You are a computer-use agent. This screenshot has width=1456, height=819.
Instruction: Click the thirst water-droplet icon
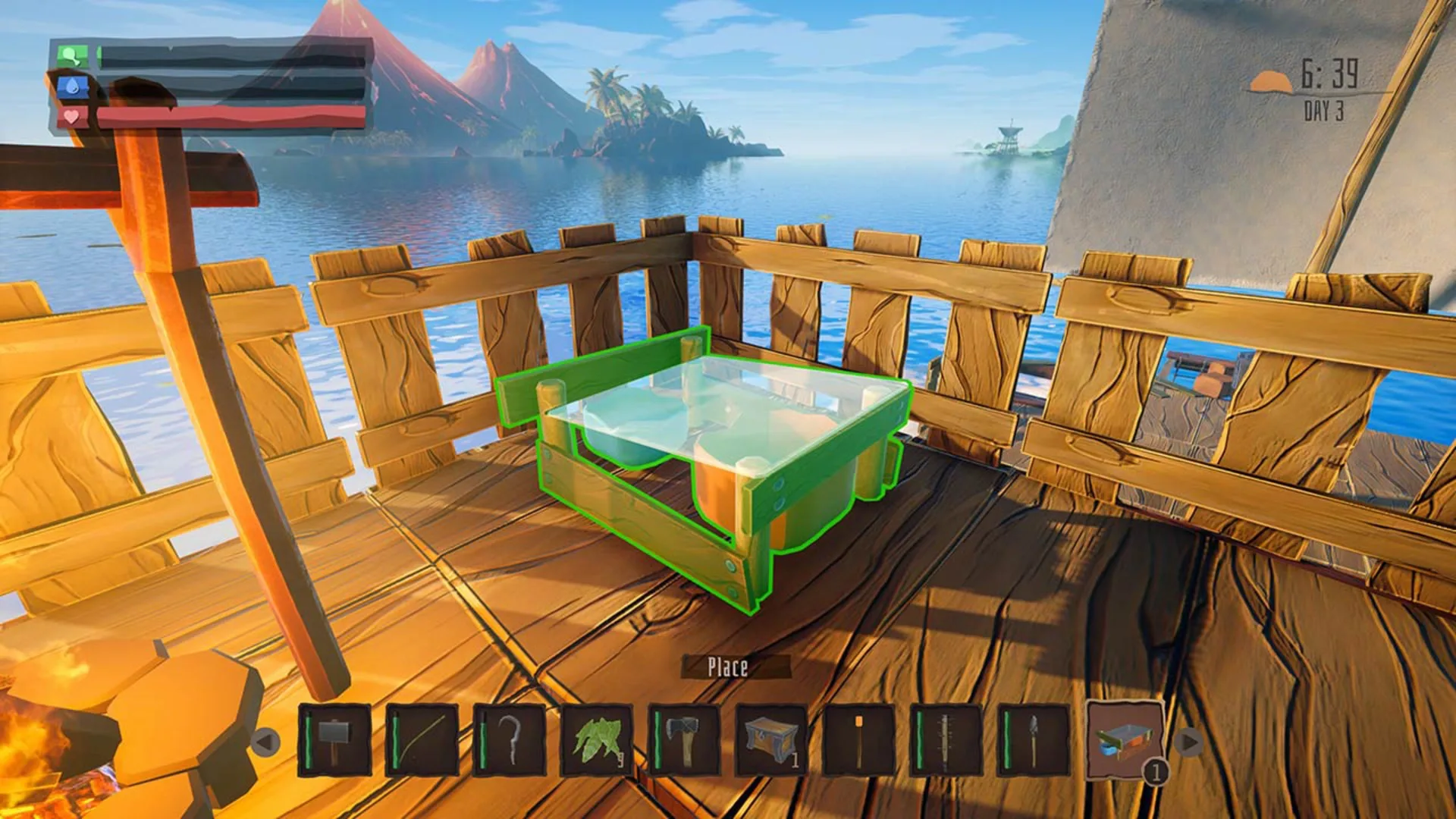click(x=72, y=87)
